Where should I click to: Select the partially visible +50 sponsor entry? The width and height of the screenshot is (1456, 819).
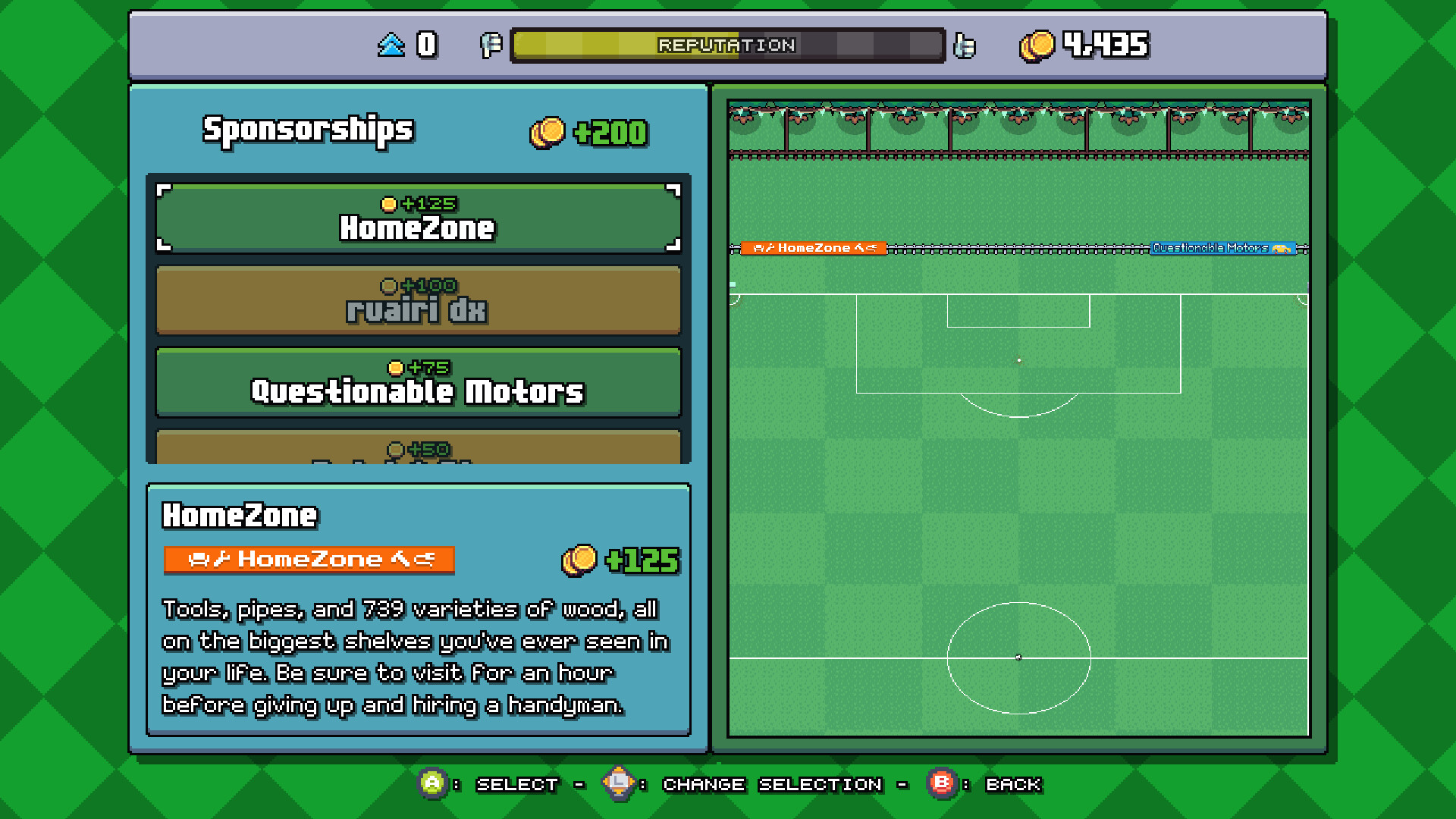tap(418, 449)
